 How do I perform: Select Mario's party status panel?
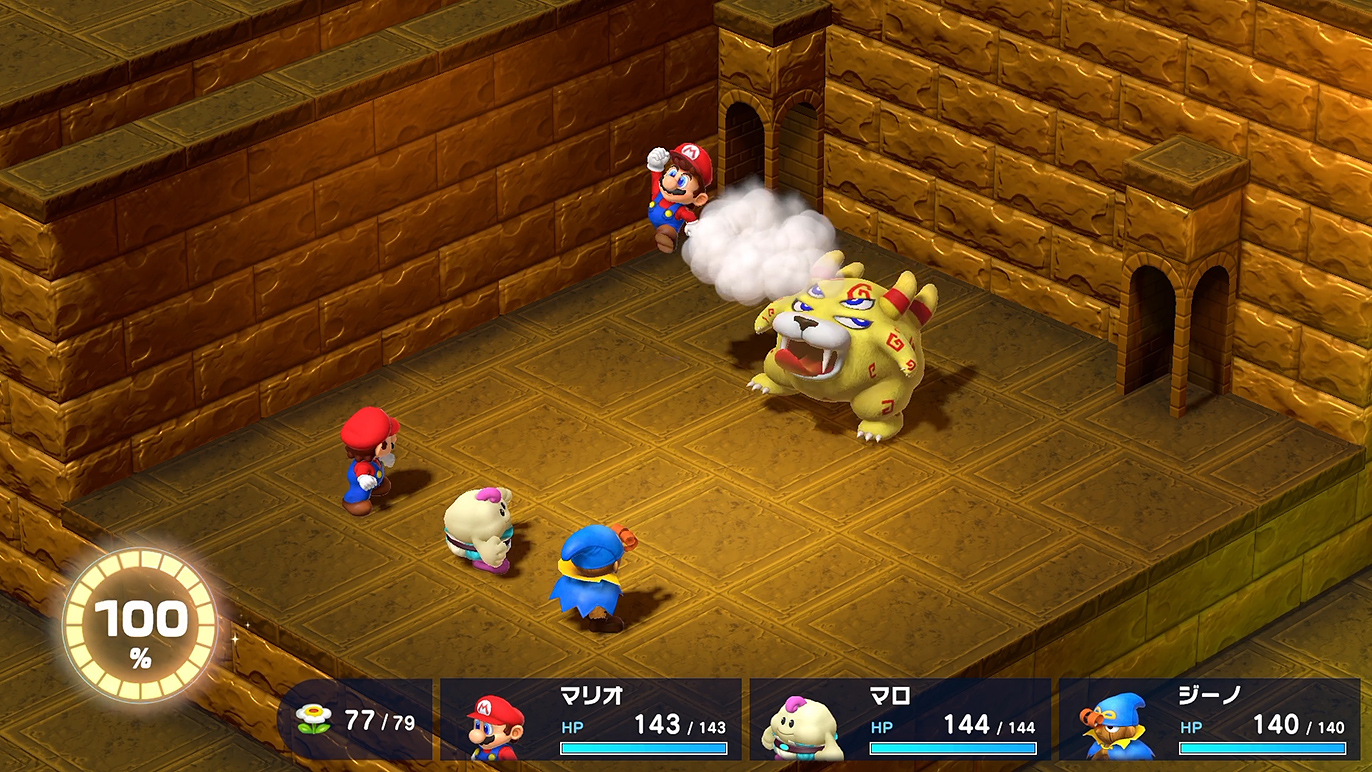pyautogui.click(x=591, y=720)
